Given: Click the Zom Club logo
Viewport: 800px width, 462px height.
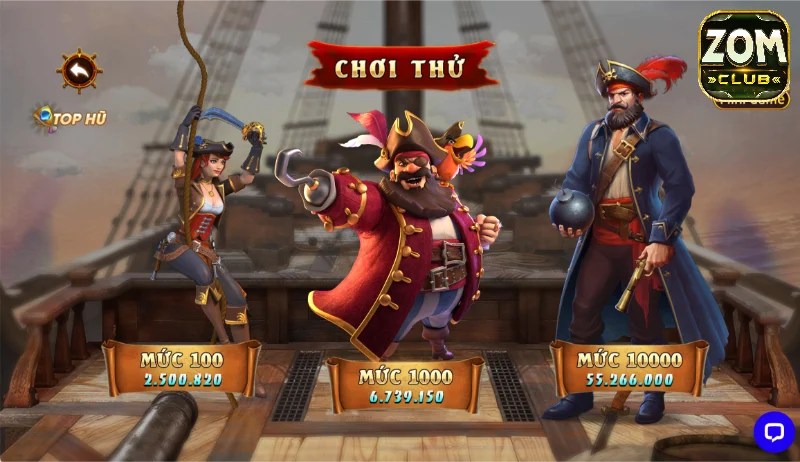Looking at the screenshot, I should 743,58.
